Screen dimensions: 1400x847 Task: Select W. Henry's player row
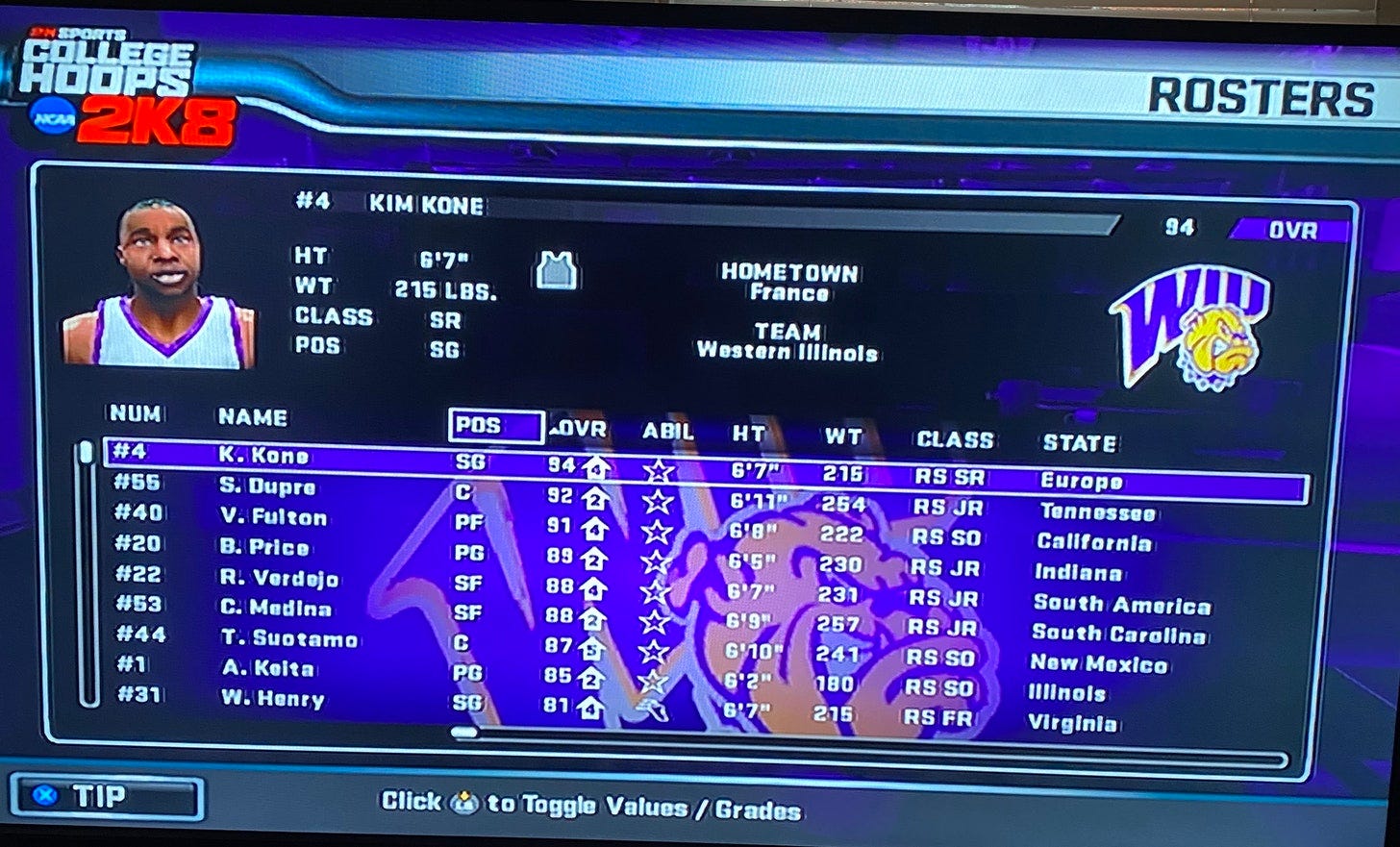point(272,699)
